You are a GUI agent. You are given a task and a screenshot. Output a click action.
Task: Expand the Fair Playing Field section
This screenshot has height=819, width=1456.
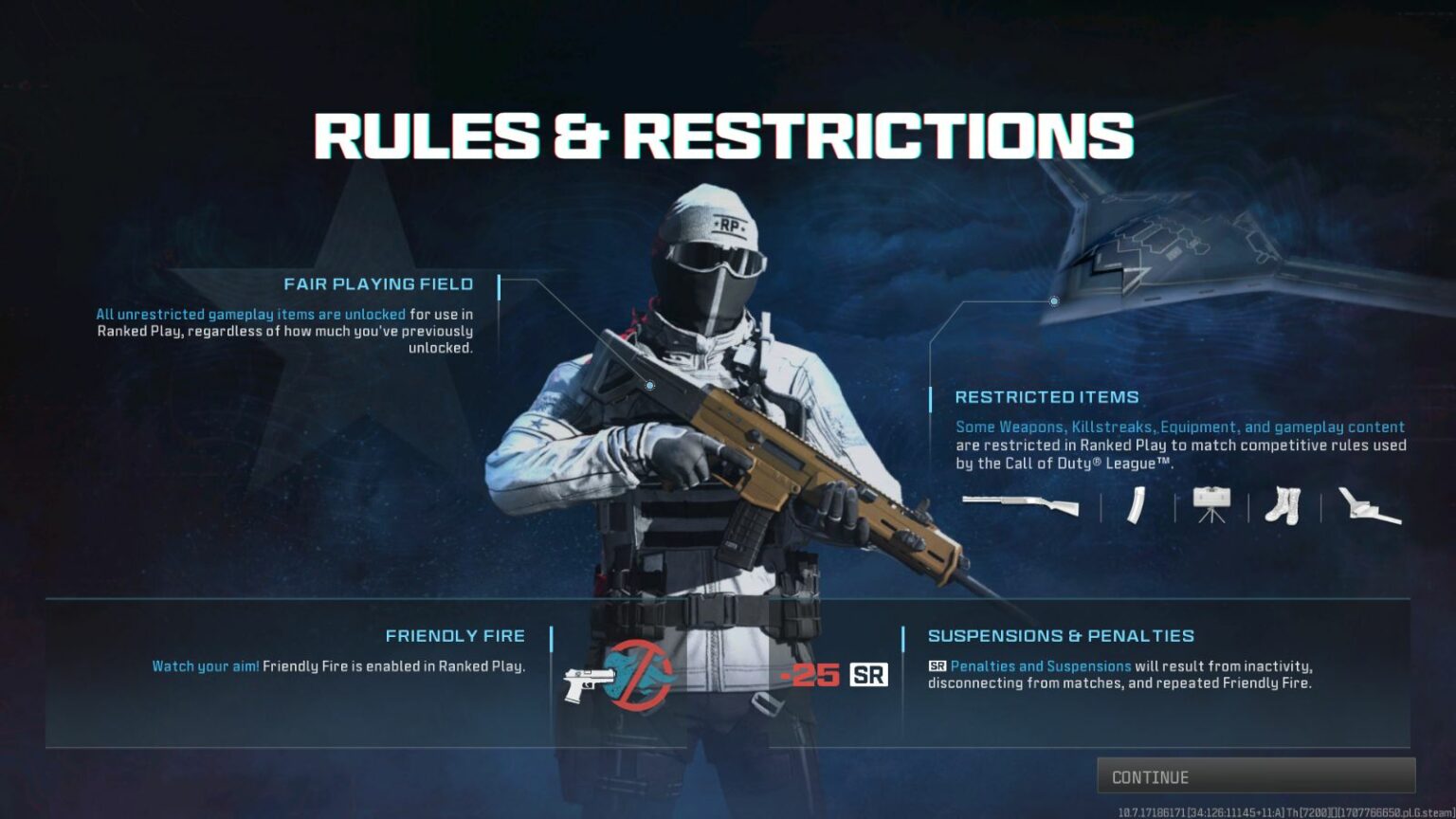click(x=378, y=283)
